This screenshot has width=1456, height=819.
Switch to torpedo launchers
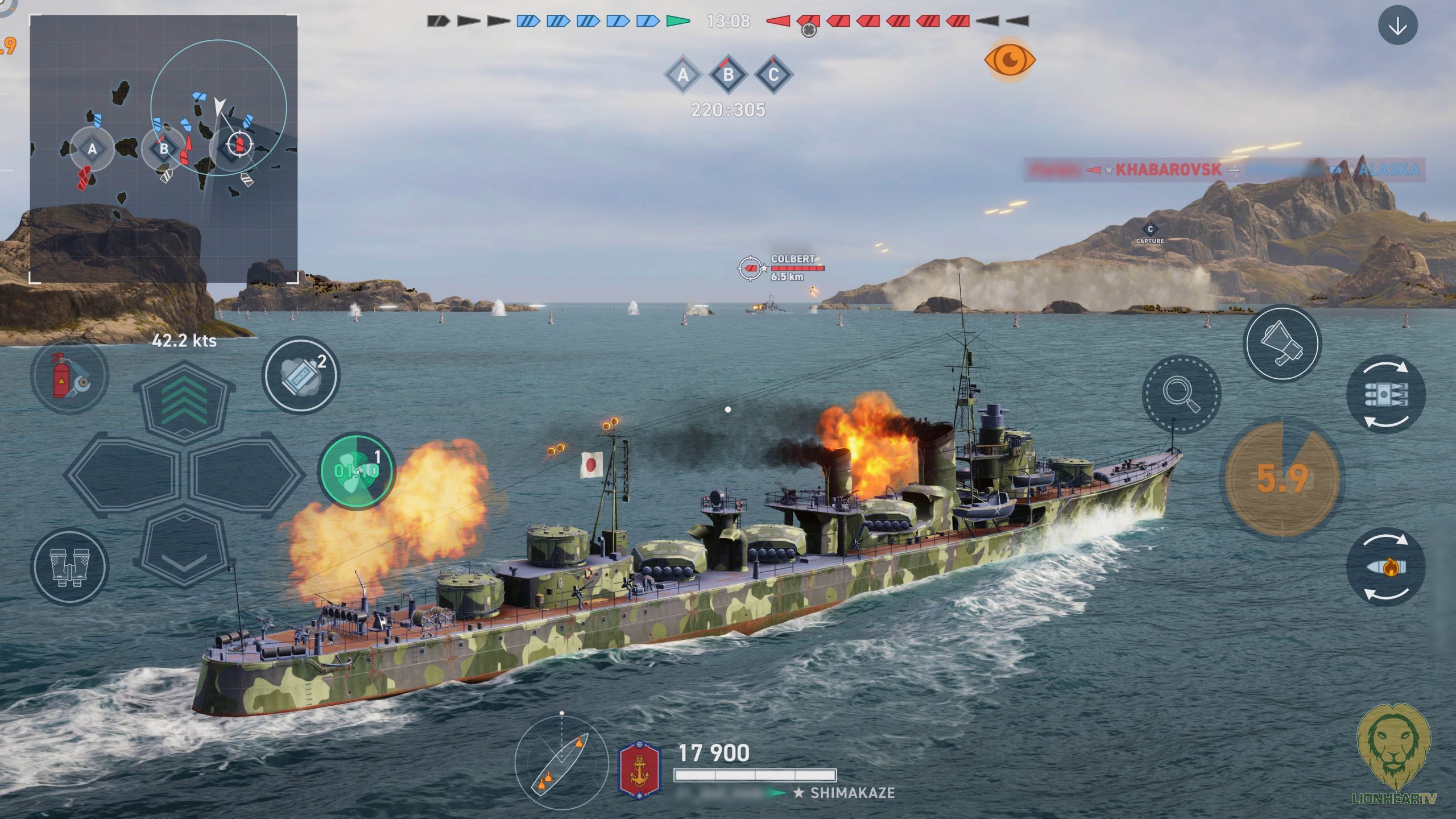[1385, 394]
